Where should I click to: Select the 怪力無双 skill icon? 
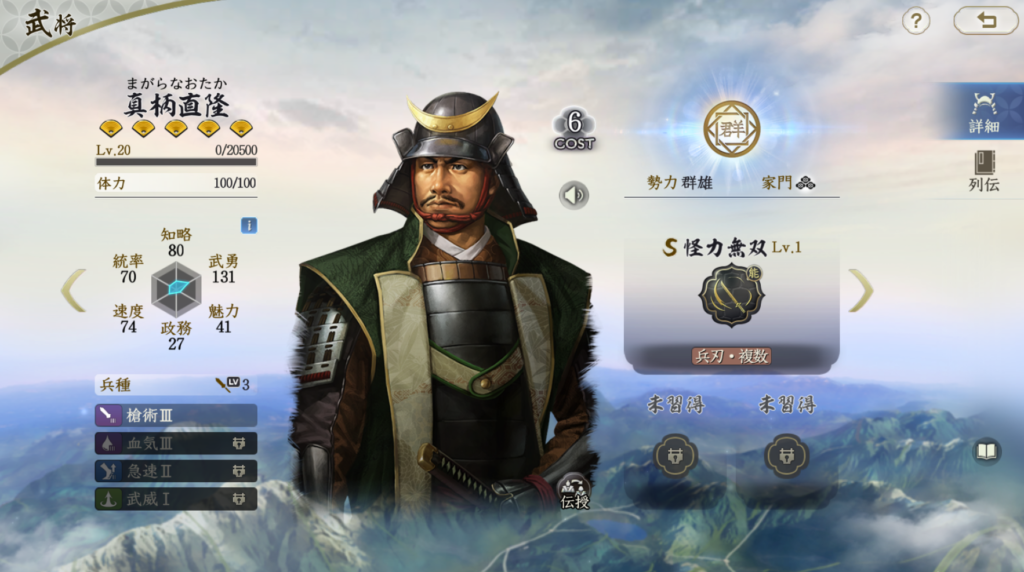point(731,296)
